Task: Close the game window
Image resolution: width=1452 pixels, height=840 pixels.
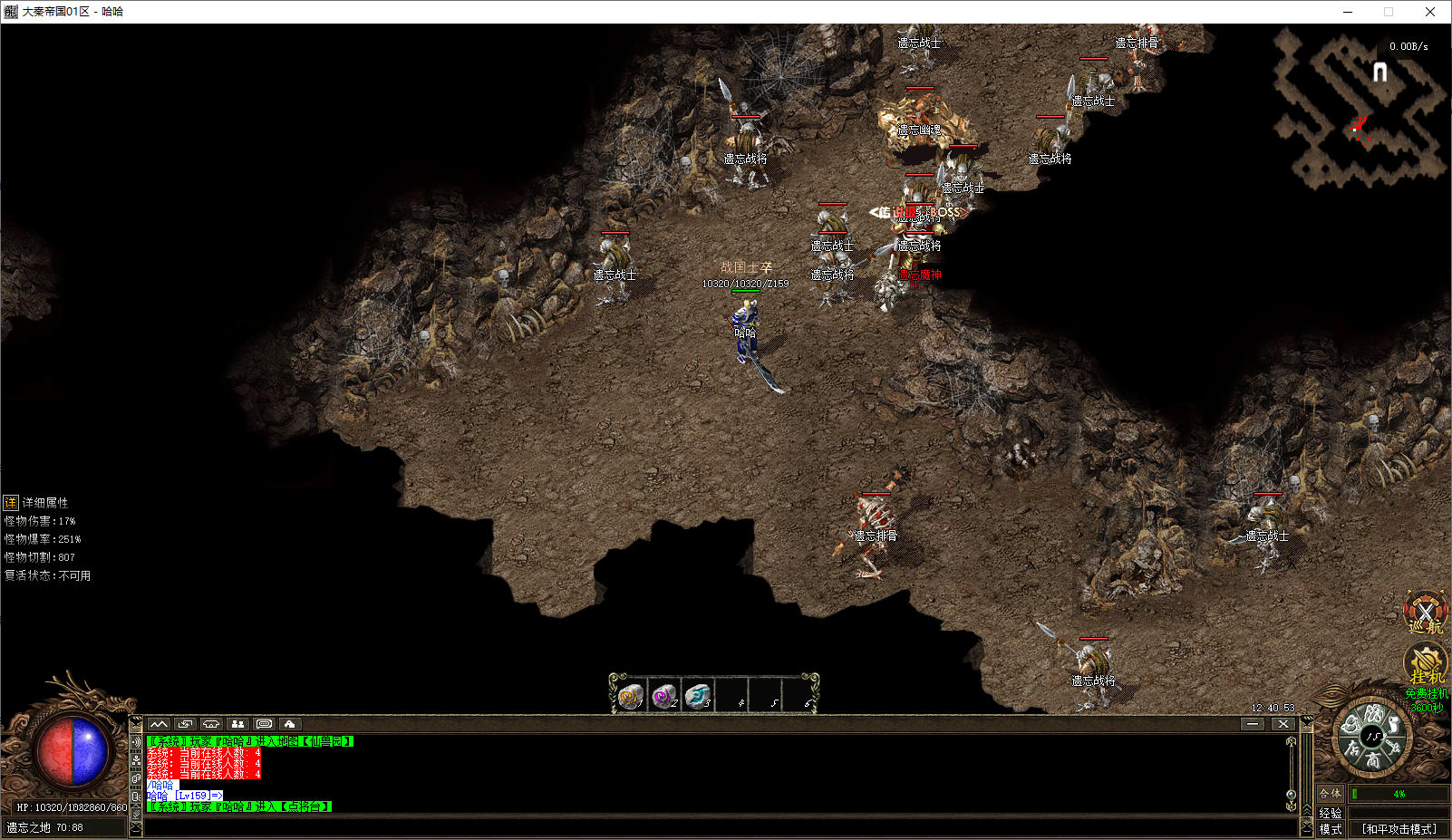Action: click(x=1429, y=12)
